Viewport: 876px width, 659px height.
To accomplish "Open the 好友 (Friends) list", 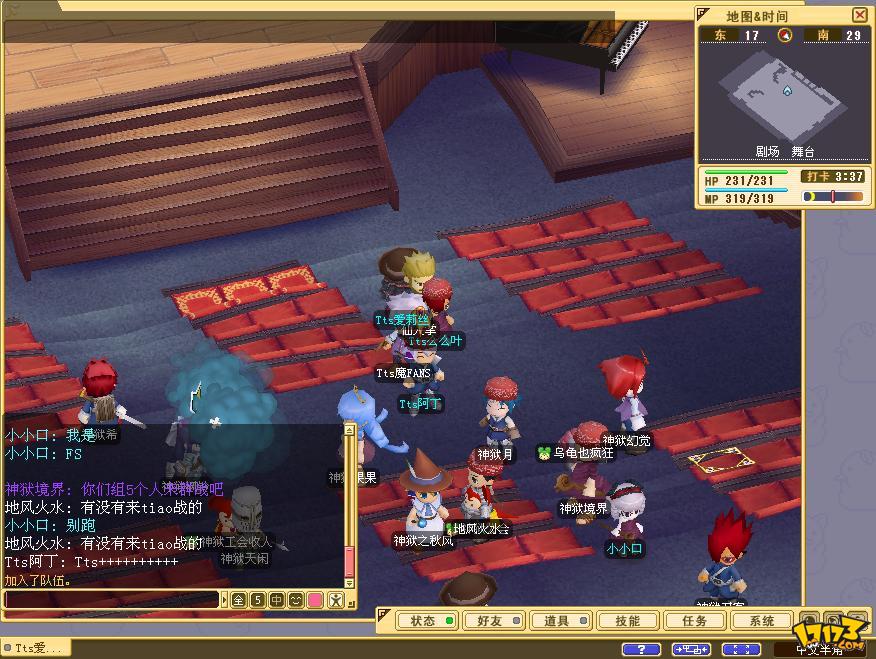I will [x=488, y=621].
